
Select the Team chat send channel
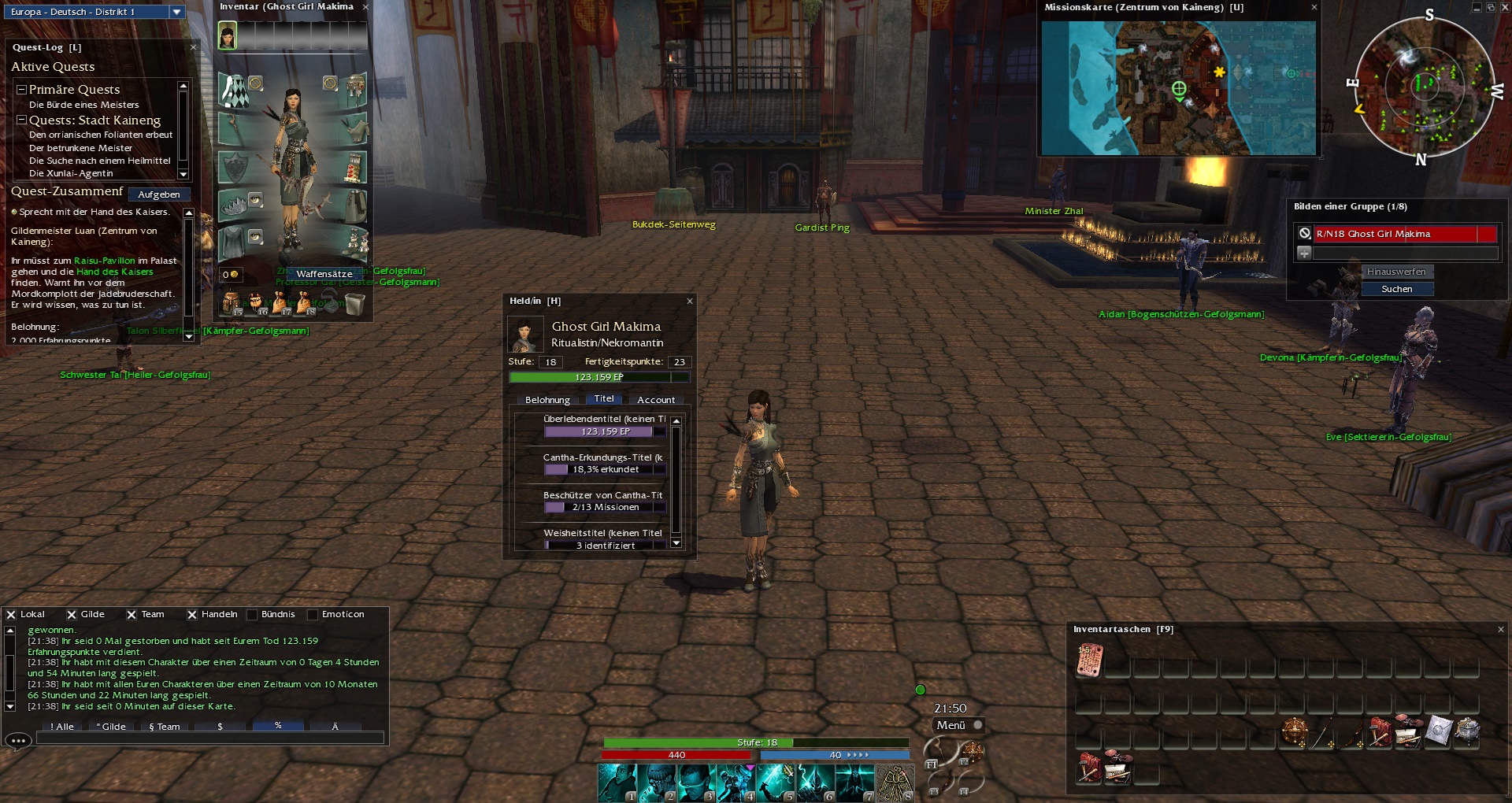pos(165,727)
